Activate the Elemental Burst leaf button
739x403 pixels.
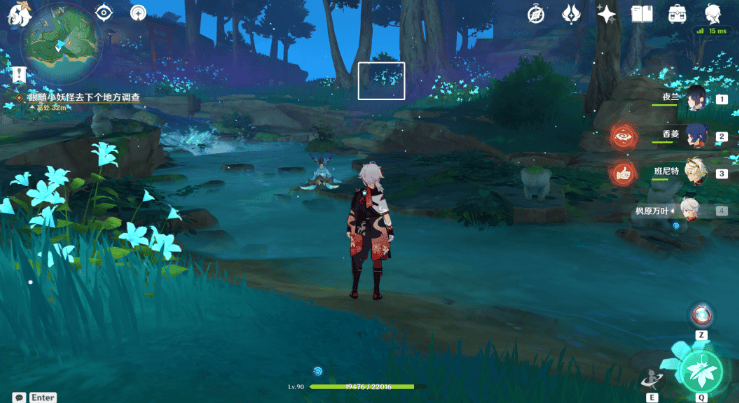pos(700,369)
